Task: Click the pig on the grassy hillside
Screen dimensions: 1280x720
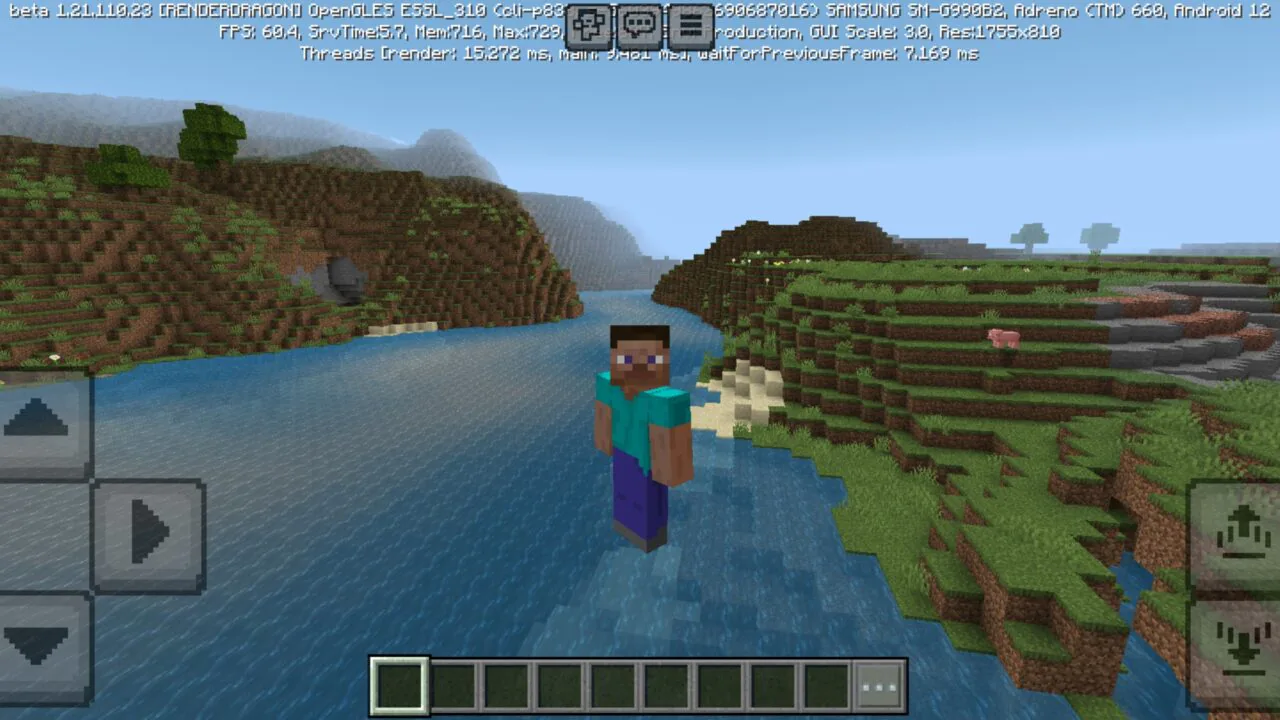Action: (x=1001, y=338)
